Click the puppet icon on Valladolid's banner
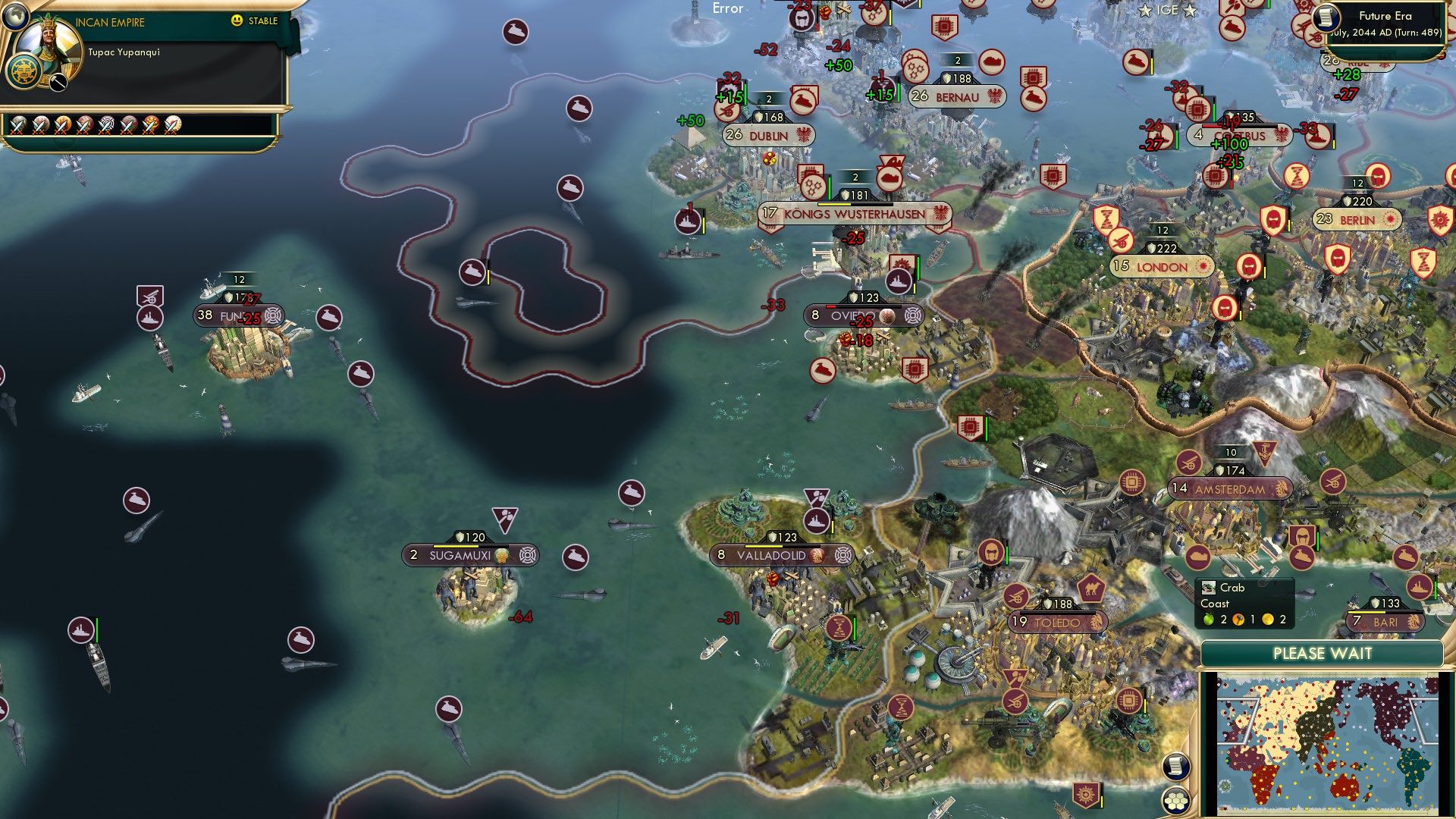Viewport: 1456px width, 819px height. tap(841, 555)
